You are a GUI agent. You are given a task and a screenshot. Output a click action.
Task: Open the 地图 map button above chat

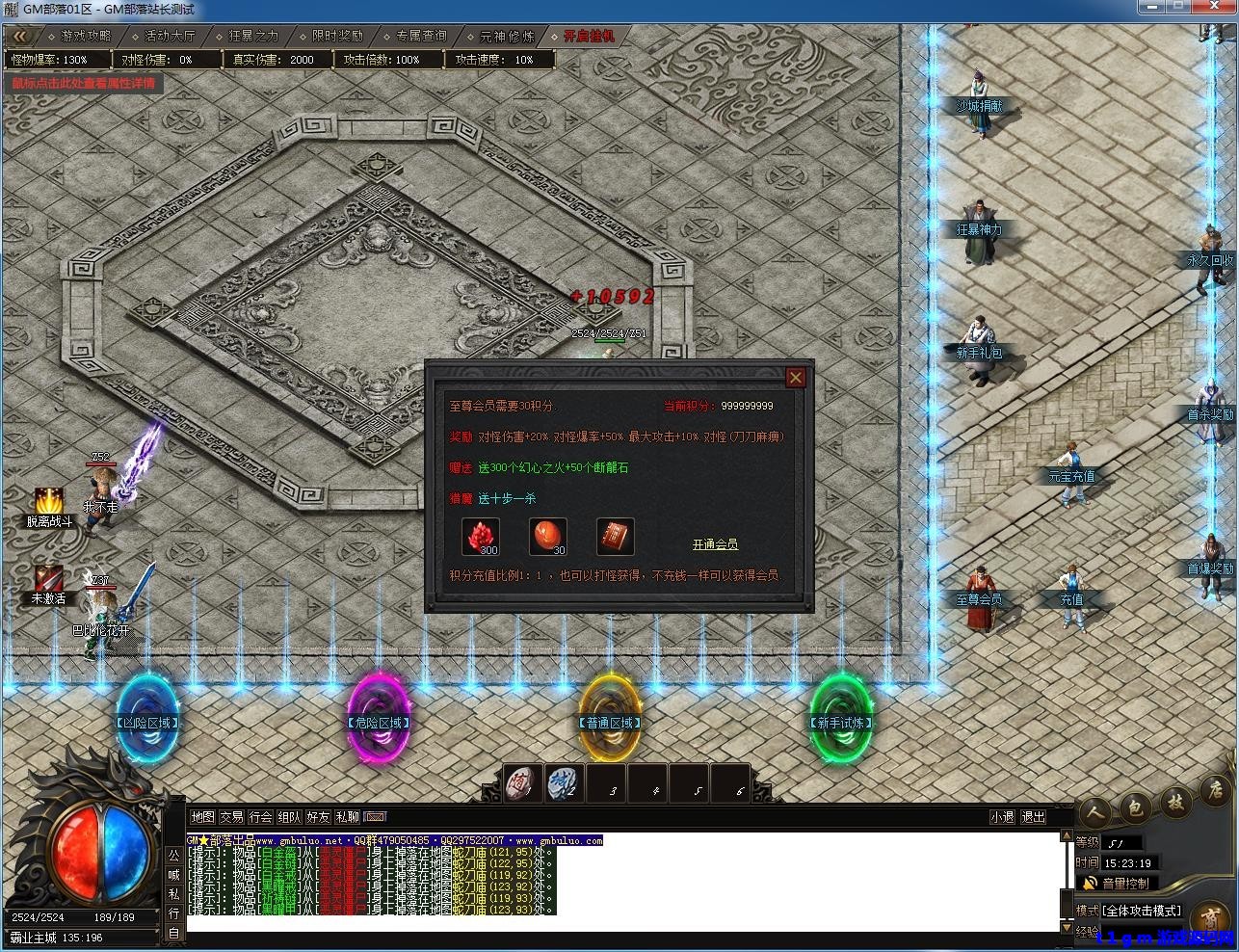click(202, 817)
